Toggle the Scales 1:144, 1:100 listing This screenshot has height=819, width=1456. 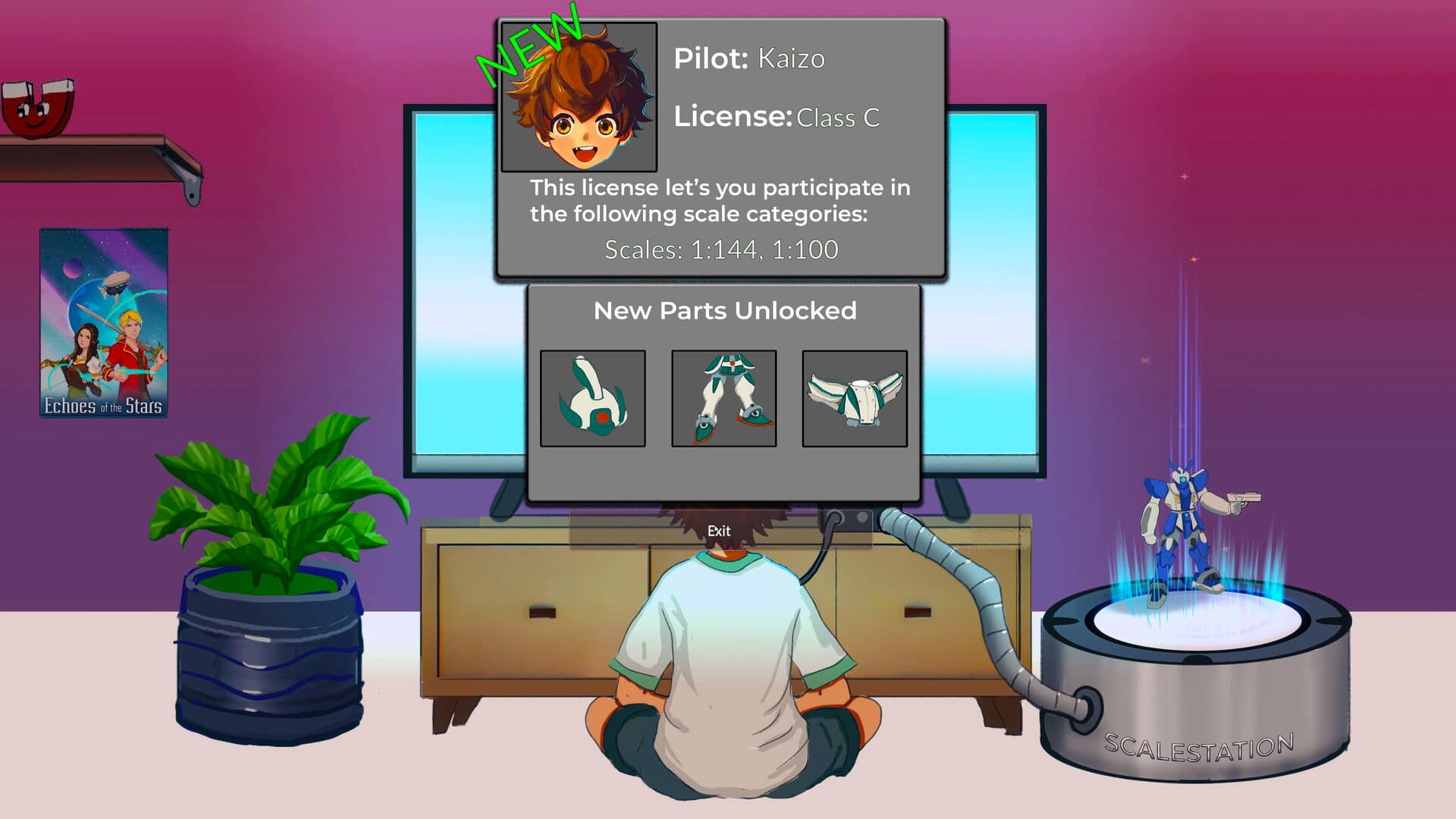tap(722, 249)
